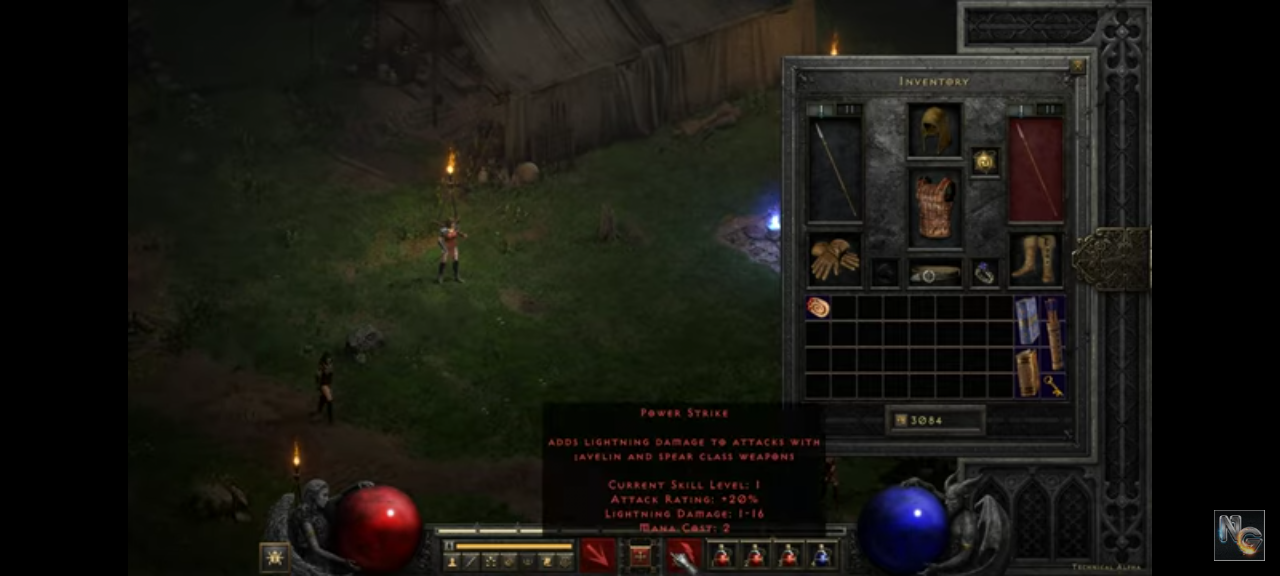Screen dimensions: 1280x576
Task: Select the blue tome in the backpack
Action: [x=1027, y=320]
